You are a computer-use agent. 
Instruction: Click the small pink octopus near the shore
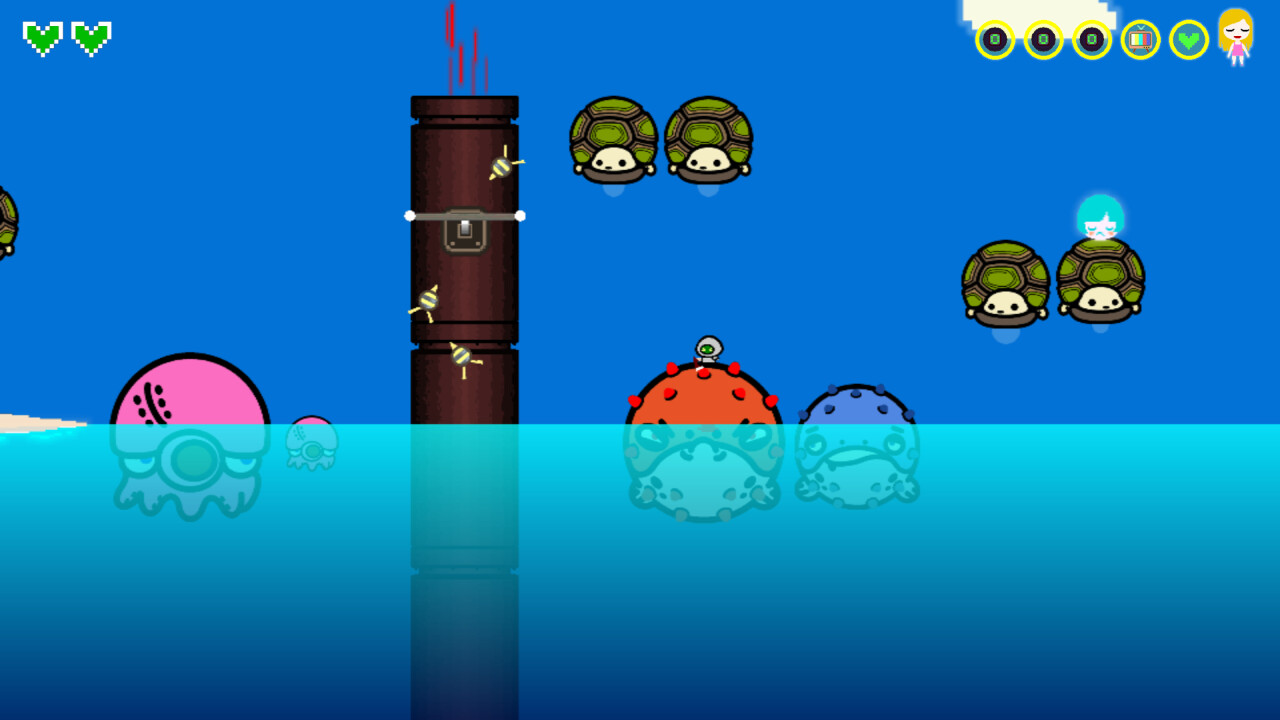click(310, 432)
